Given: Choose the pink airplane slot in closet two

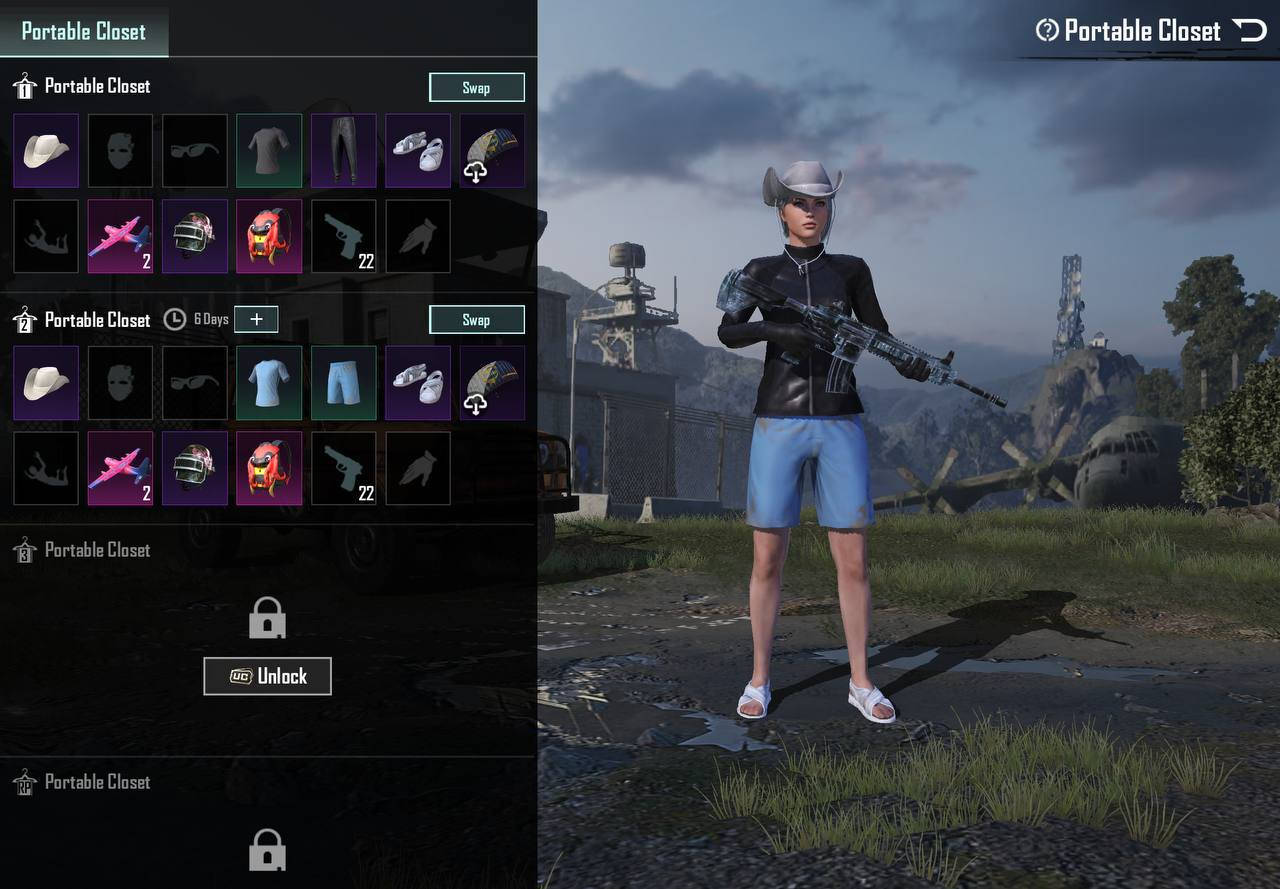Looking at the screenshot, I should [120, 469].
